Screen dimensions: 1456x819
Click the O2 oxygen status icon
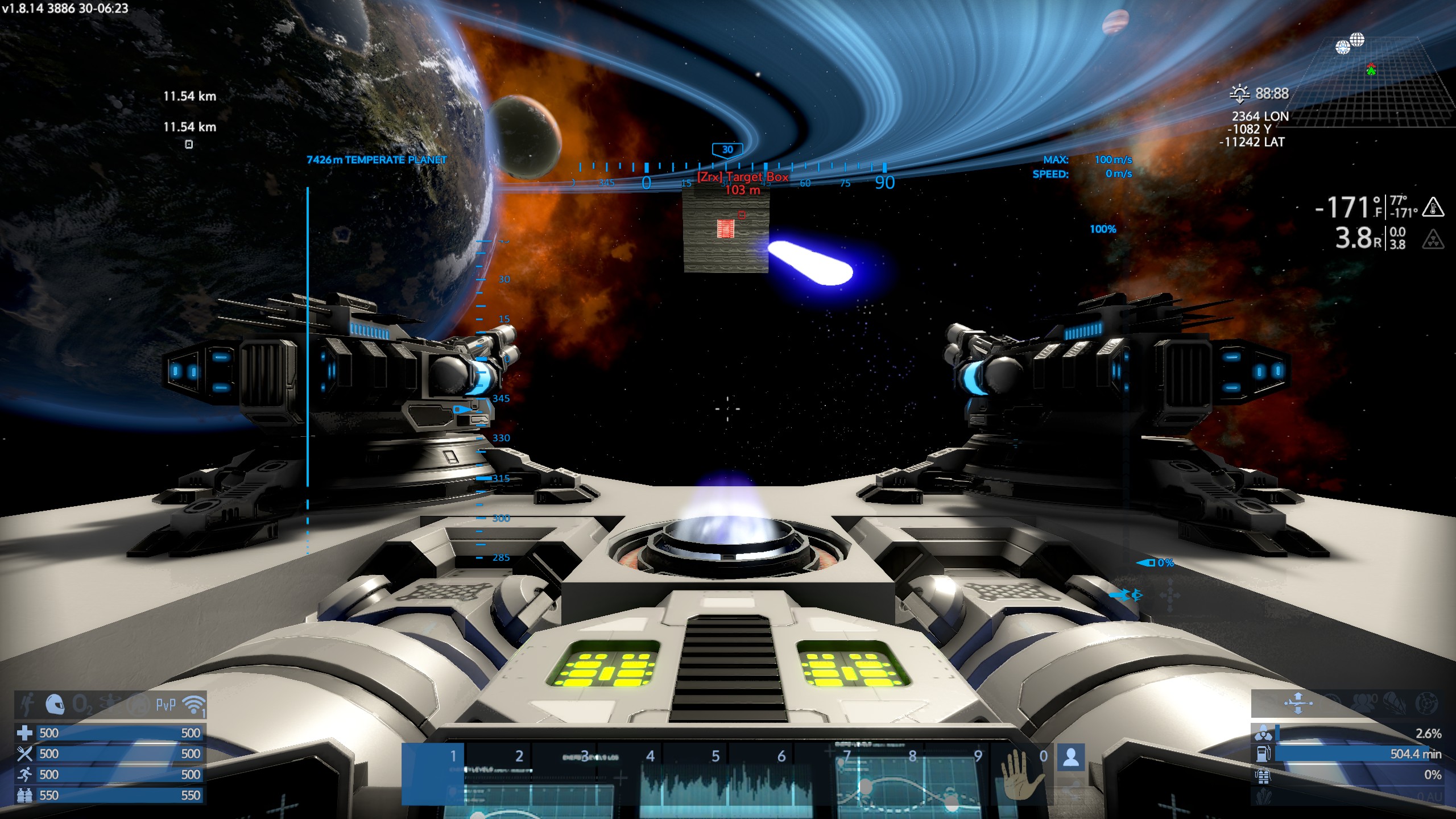click(x=82, y=705)
